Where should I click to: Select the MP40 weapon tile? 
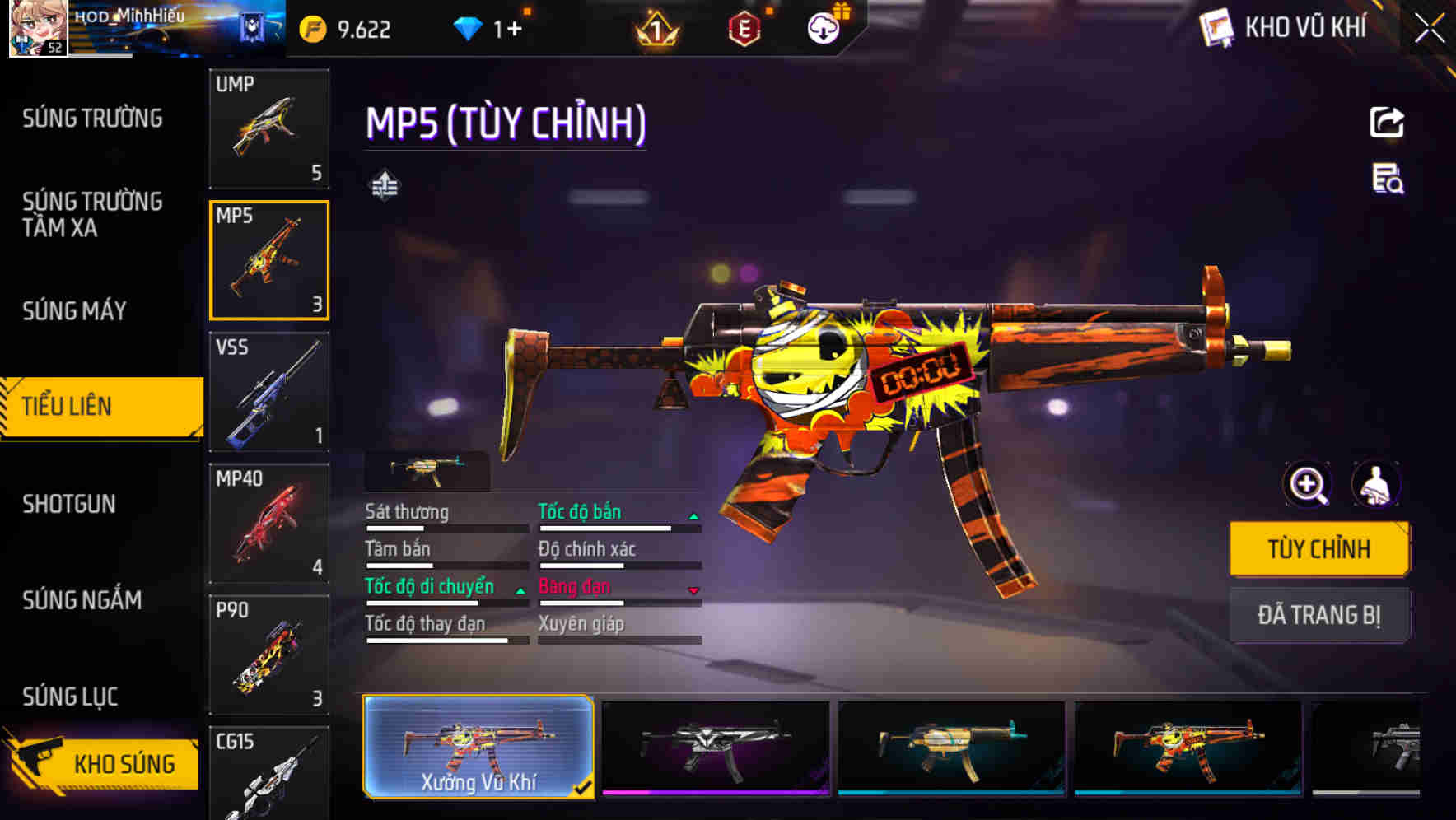tap(269, 524)
